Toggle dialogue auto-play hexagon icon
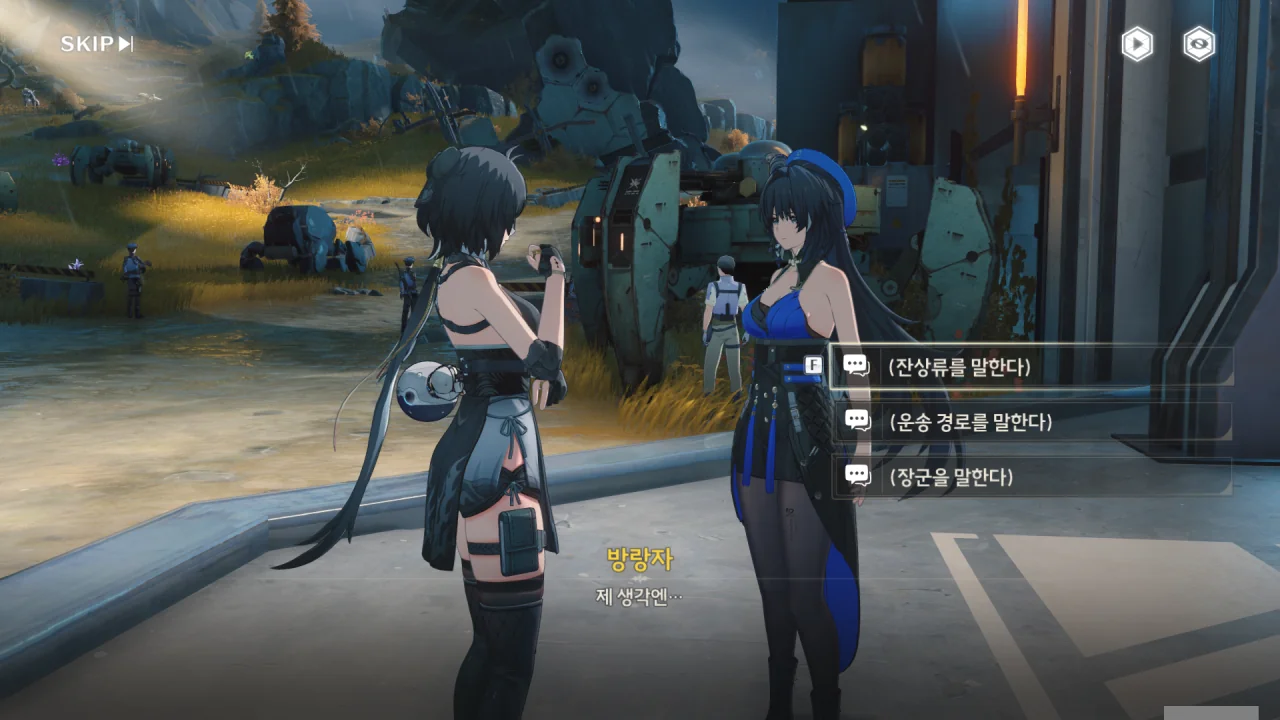 (1137, 44)
